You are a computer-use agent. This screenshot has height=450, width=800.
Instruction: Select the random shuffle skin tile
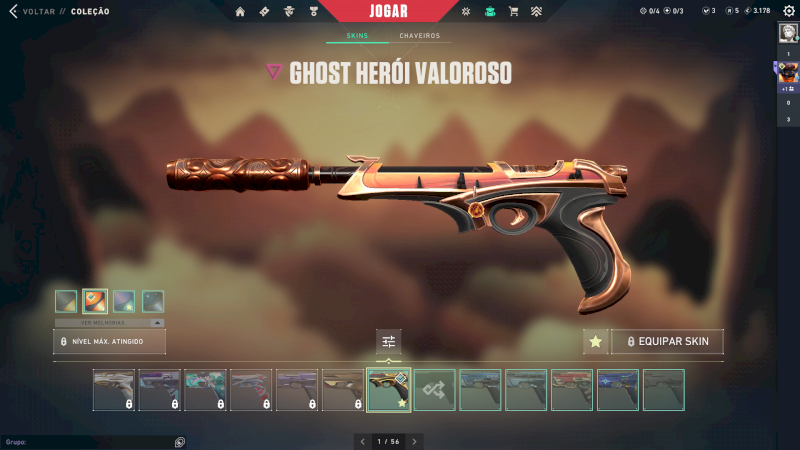point(435,390)
